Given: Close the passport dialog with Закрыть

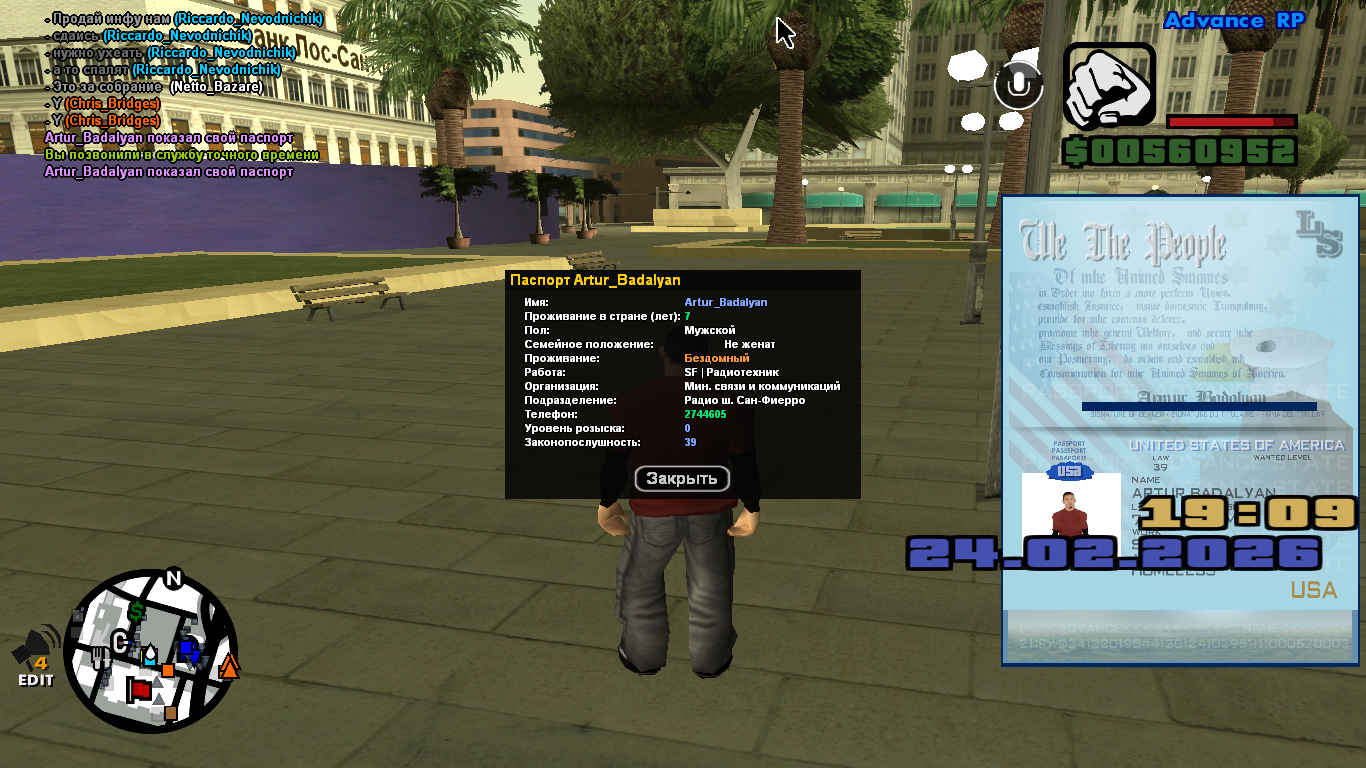Looking at the screenshot, I should pos(682,479).
